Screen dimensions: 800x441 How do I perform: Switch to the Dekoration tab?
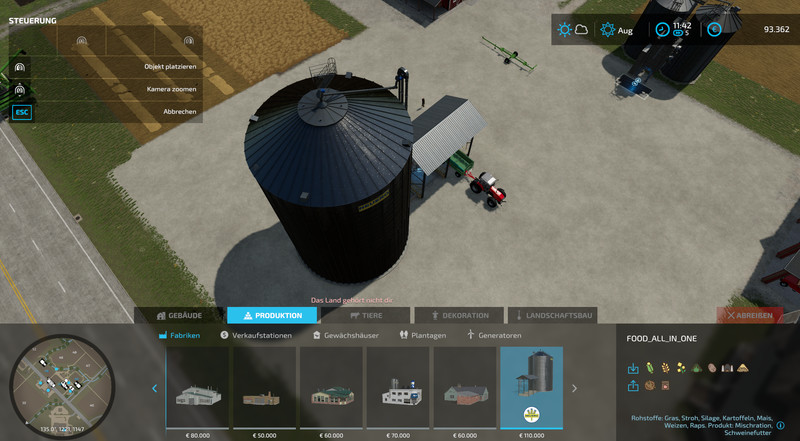tap(459, 315)
